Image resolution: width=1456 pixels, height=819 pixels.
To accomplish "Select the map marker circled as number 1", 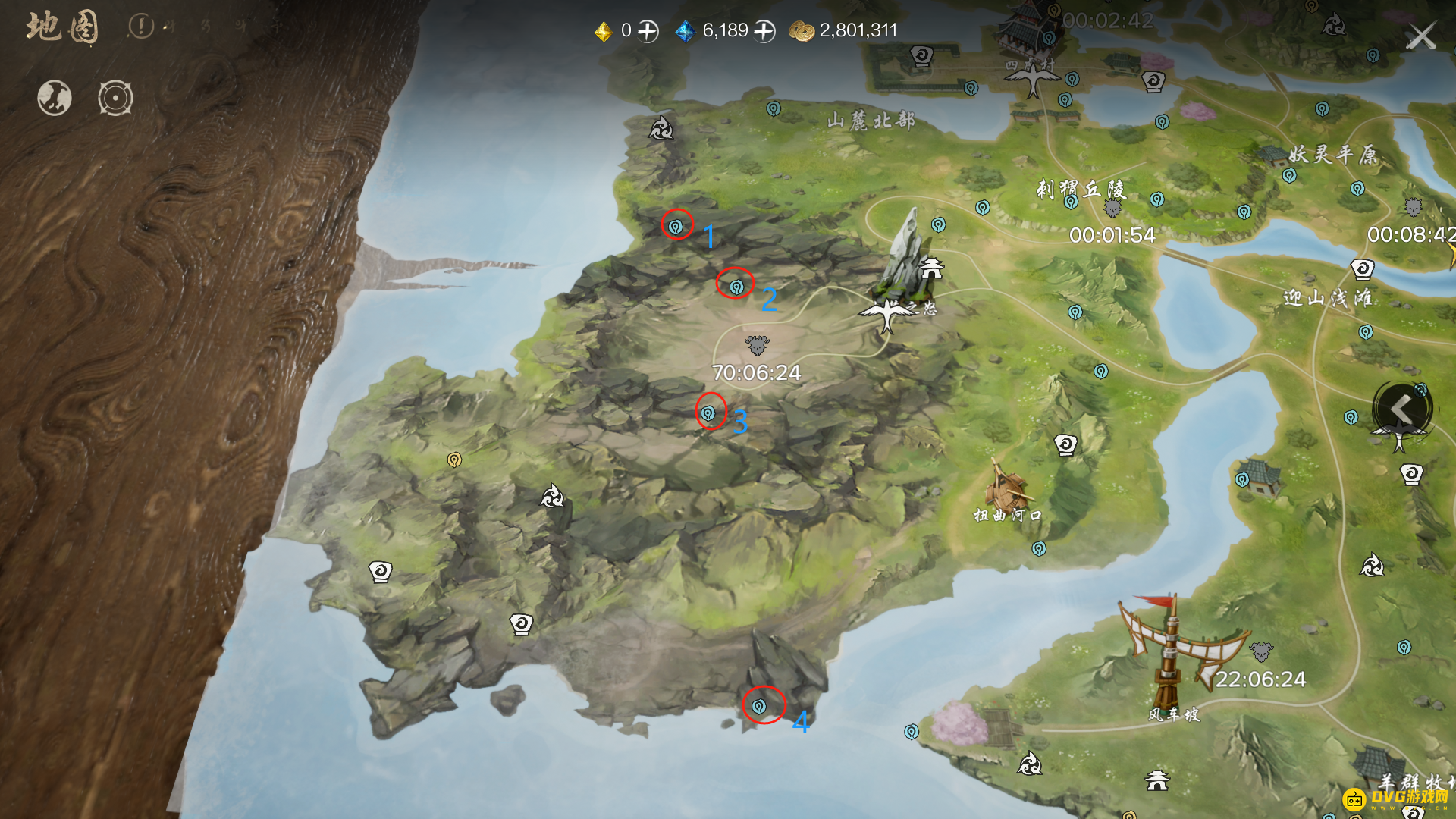I will [675, 226].
